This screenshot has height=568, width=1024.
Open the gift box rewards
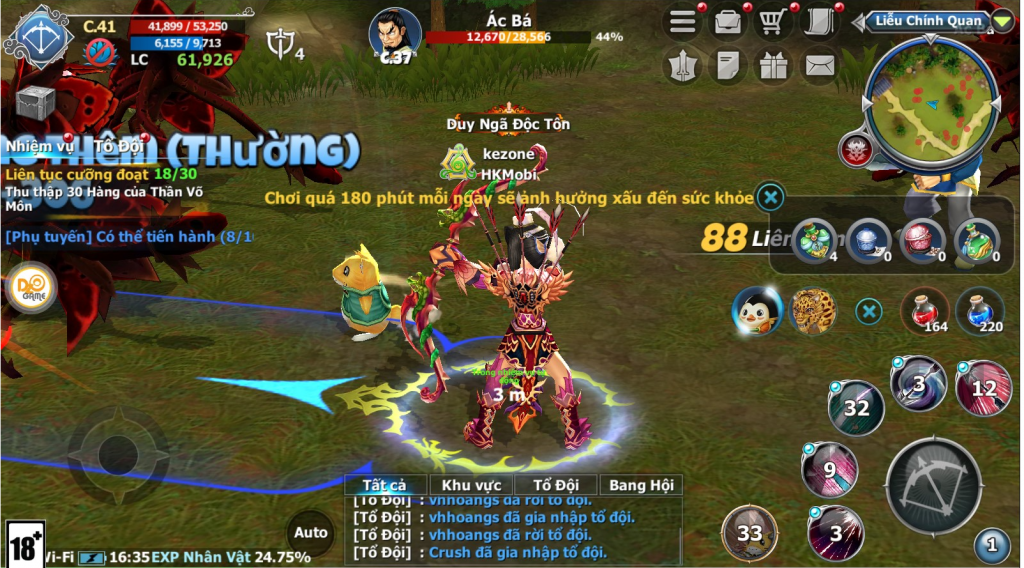[x=773, y=66]
